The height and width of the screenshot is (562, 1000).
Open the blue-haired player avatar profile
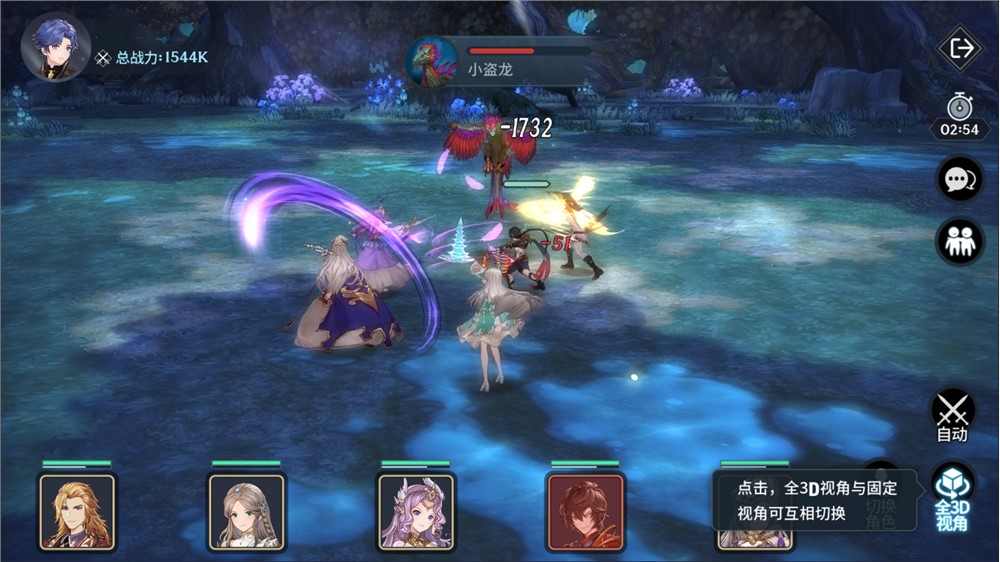55,46
